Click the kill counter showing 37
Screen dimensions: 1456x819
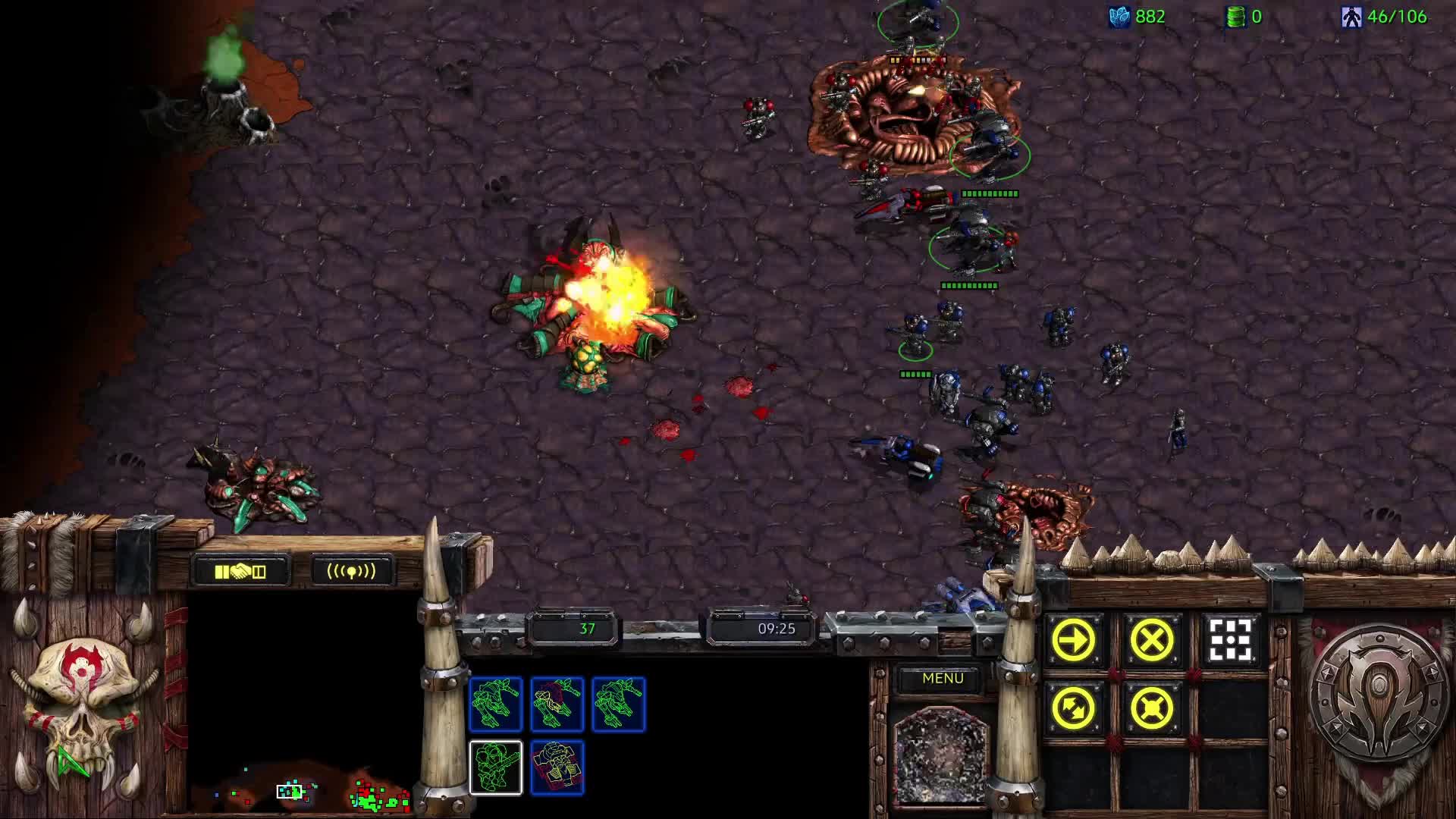(584, 628)
